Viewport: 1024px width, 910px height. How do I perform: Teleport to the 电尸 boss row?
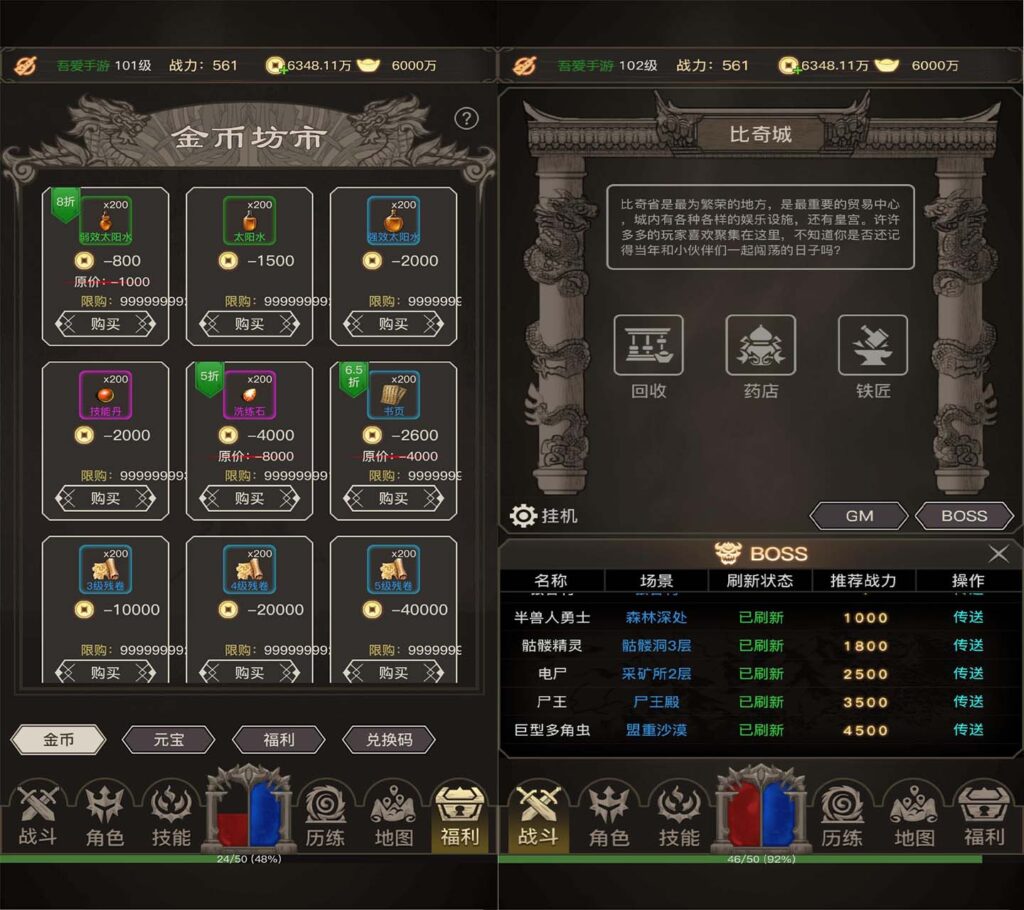point(968,674)
